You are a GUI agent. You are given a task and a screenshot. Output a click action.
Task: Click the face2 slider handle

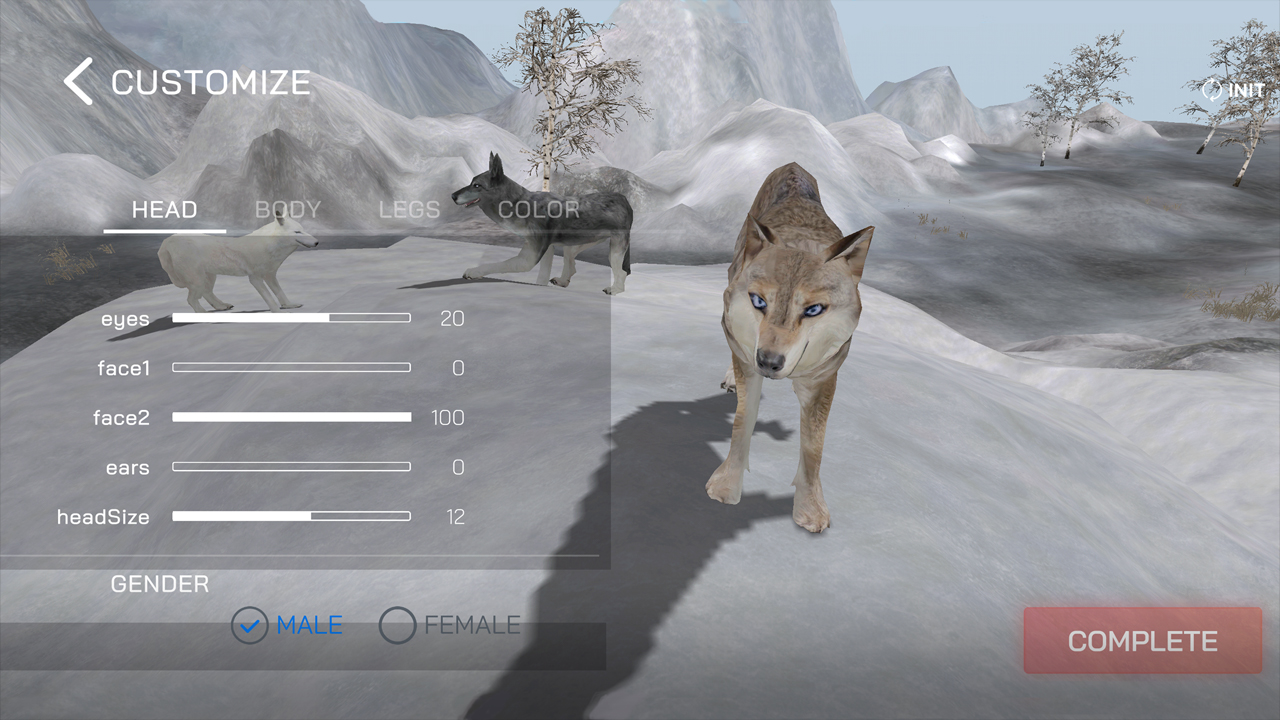point(408,417)
